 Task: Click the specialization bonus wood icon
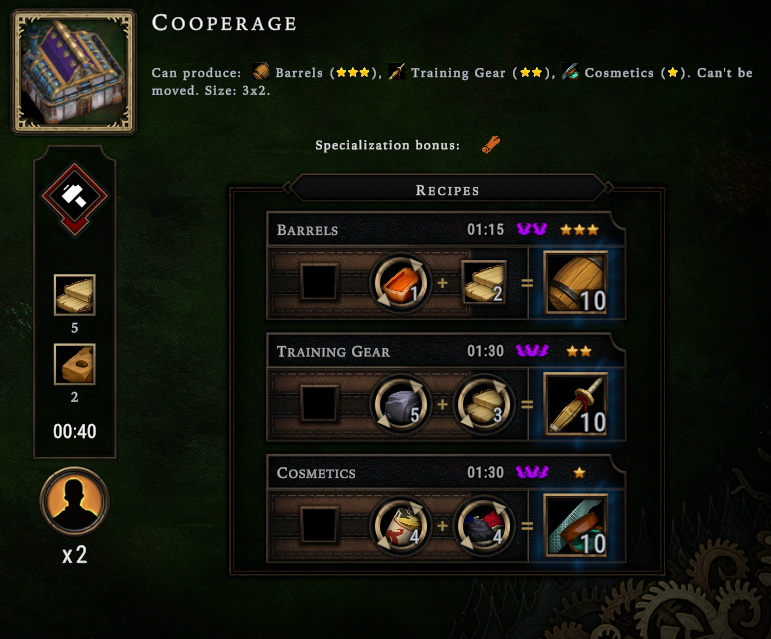click(490, 145)
